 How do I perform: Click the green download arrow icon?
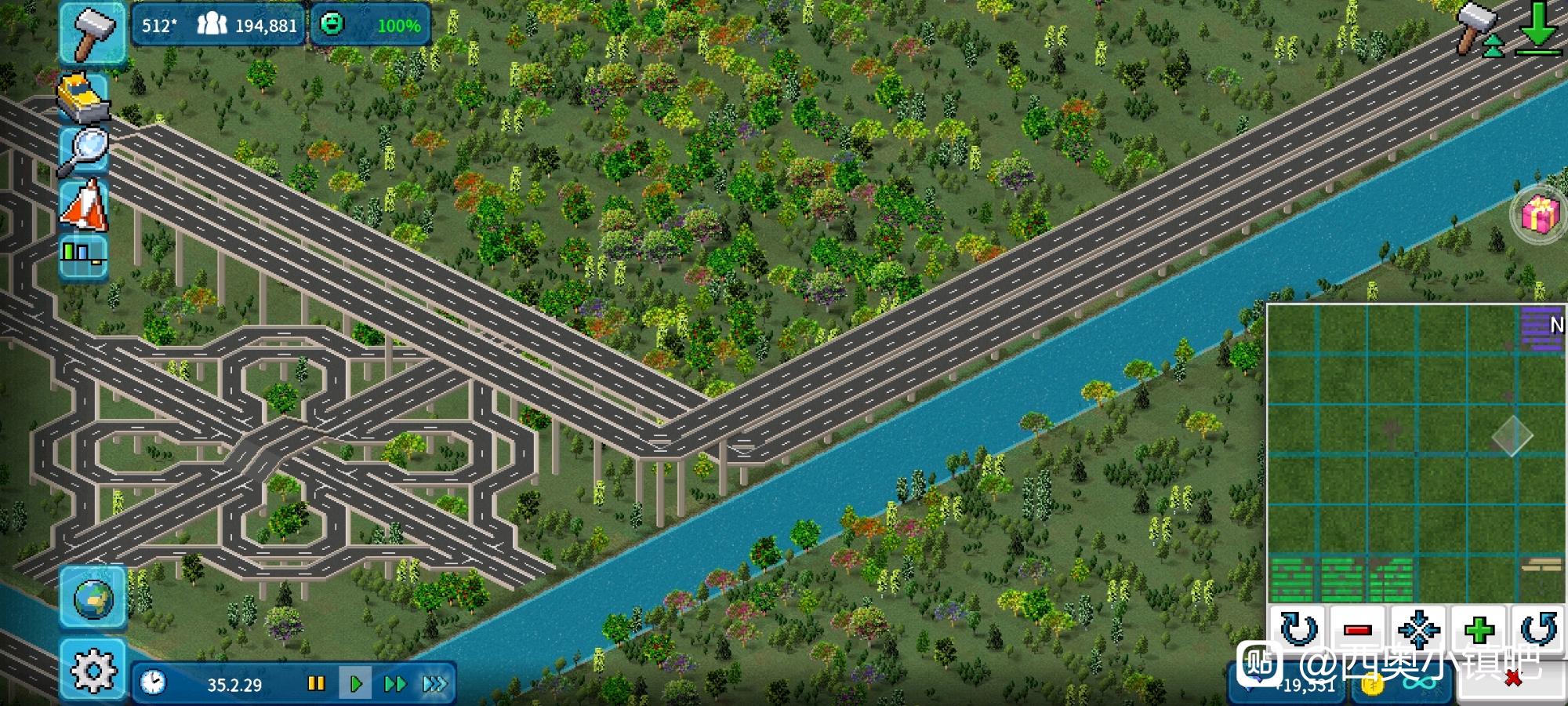click(1537, 29)
